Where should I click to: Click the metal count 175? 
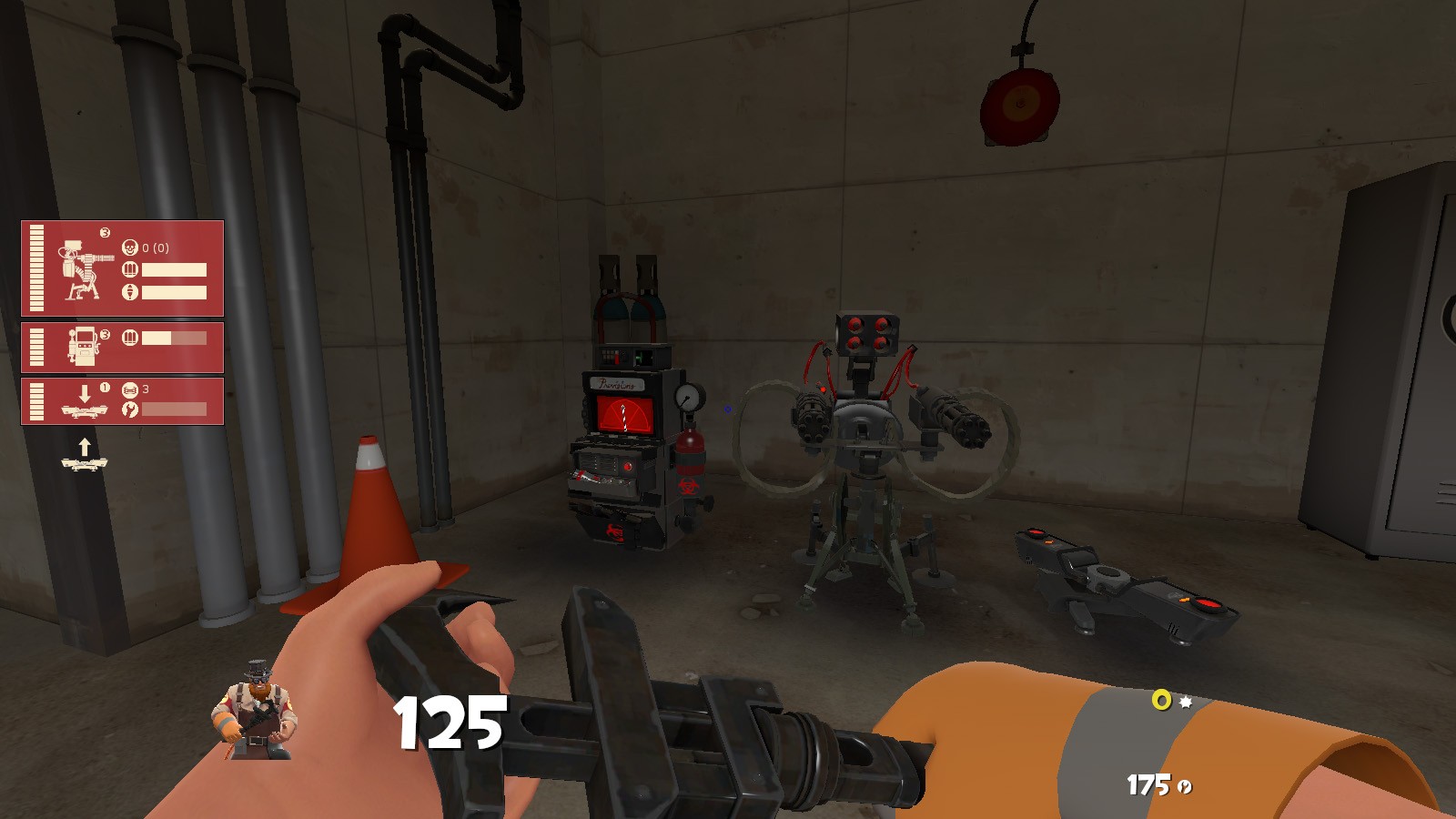pos(1148,784)
